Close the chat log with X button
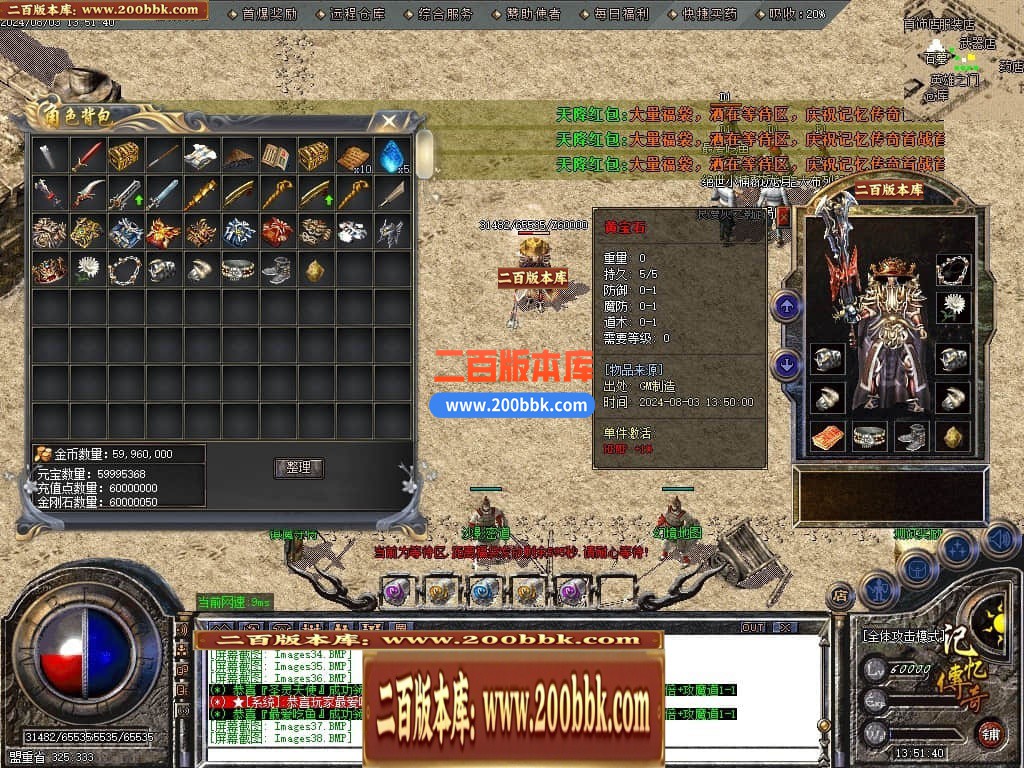This screenshot has width=1024, height=768. coord(783,627)
